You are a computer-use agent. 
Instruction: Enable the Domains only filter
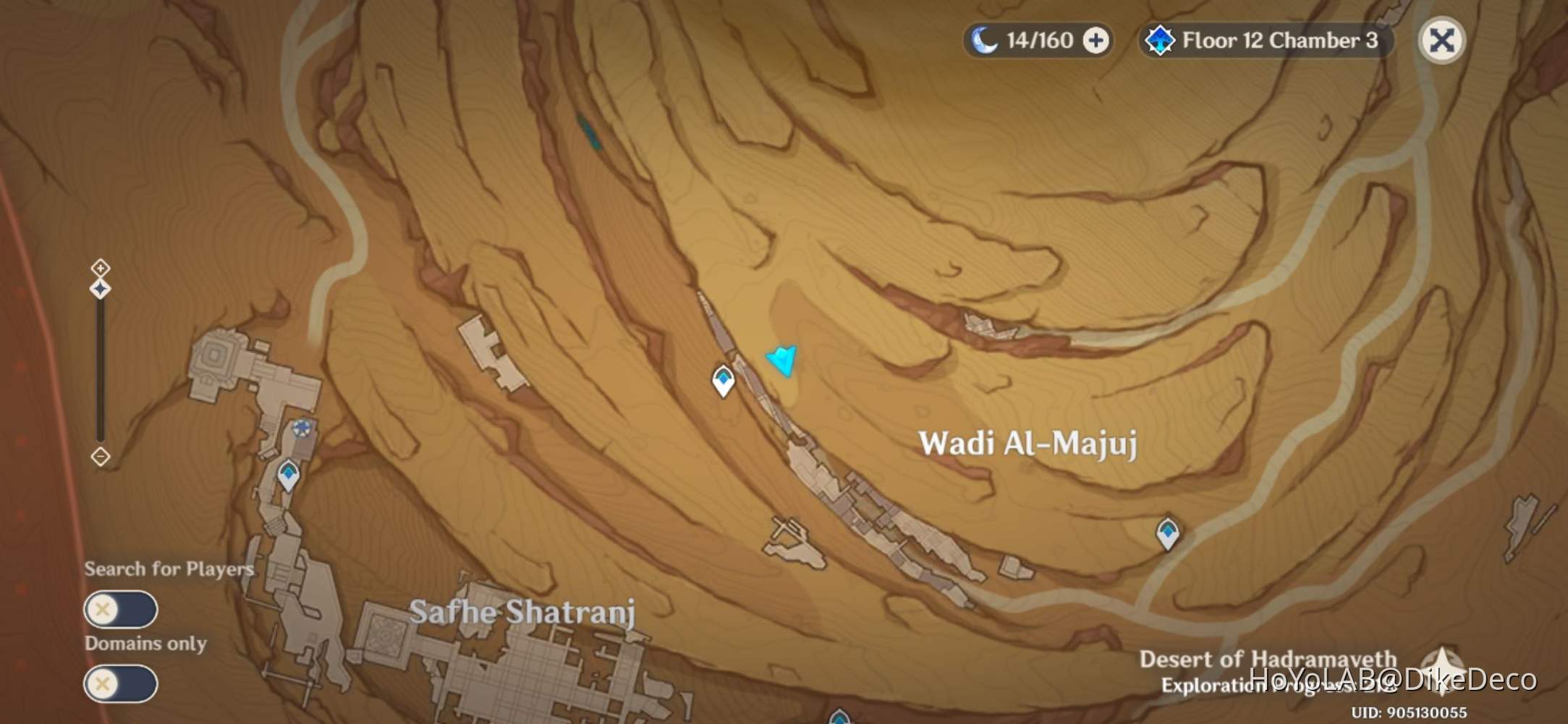[x=120, y=683]
